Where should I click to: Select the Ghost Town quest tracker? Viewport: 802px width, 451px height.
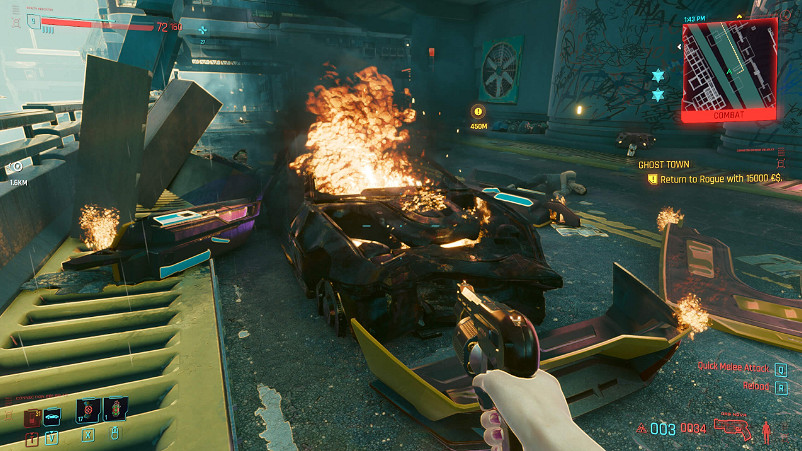[x=666, y=163]
